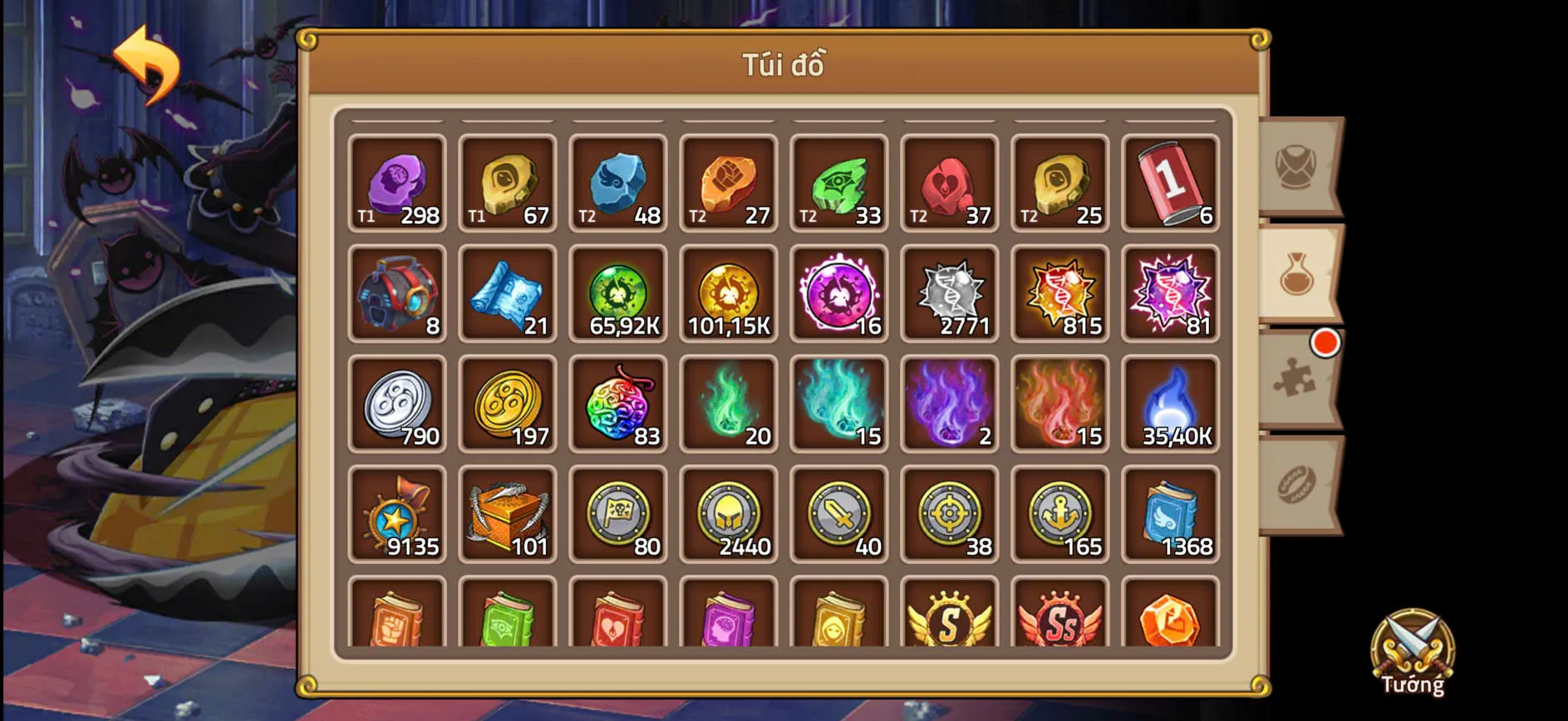Image resolution: width=1568 pixels, height=721 pixels.
Task: Click the rainbow devil fruit numbered 83
Action: [x=618, y=403]
